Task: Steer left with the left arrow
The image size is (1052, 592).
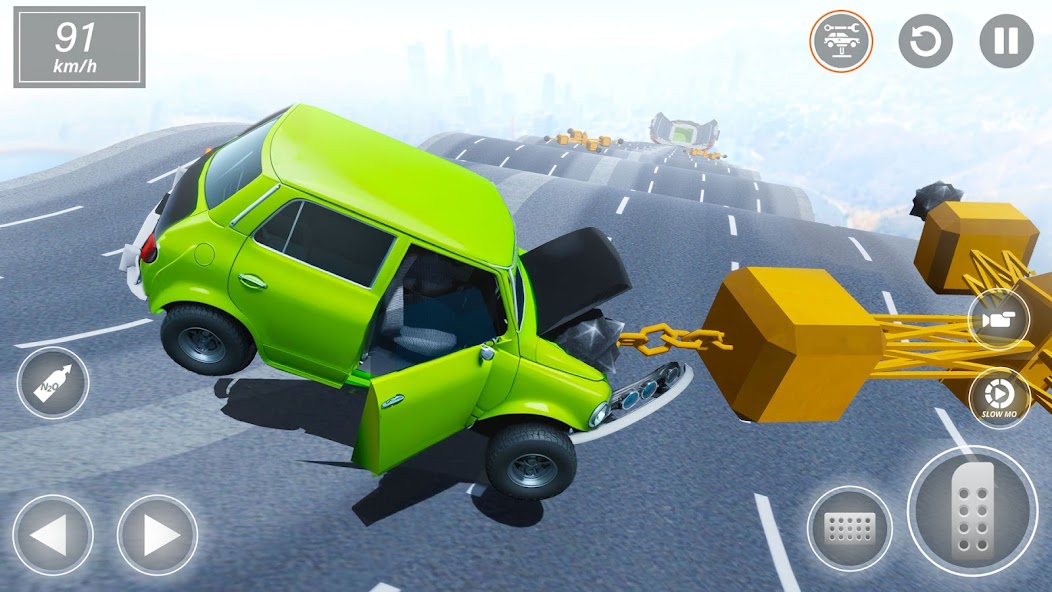Action: 53,535
